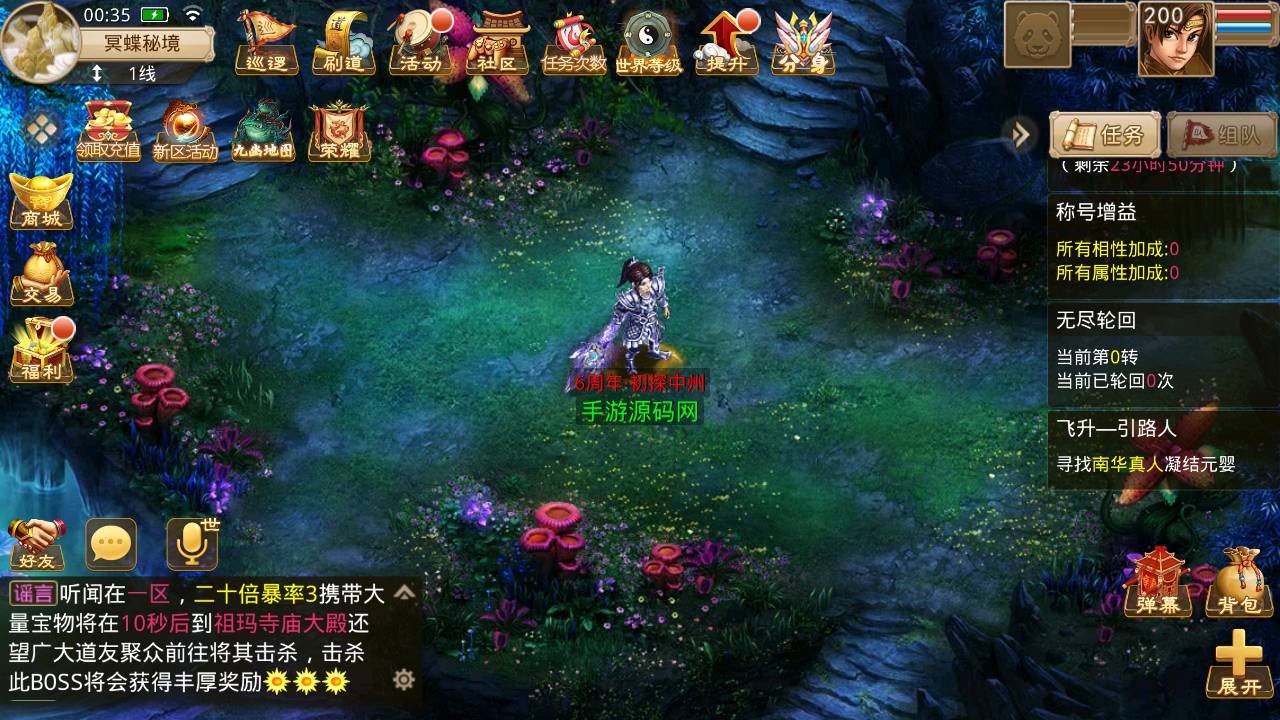This screenshot has height=720, width=1280.
Task: Open the 刷道 scroll icon
Action: click(x=343, y=43)
